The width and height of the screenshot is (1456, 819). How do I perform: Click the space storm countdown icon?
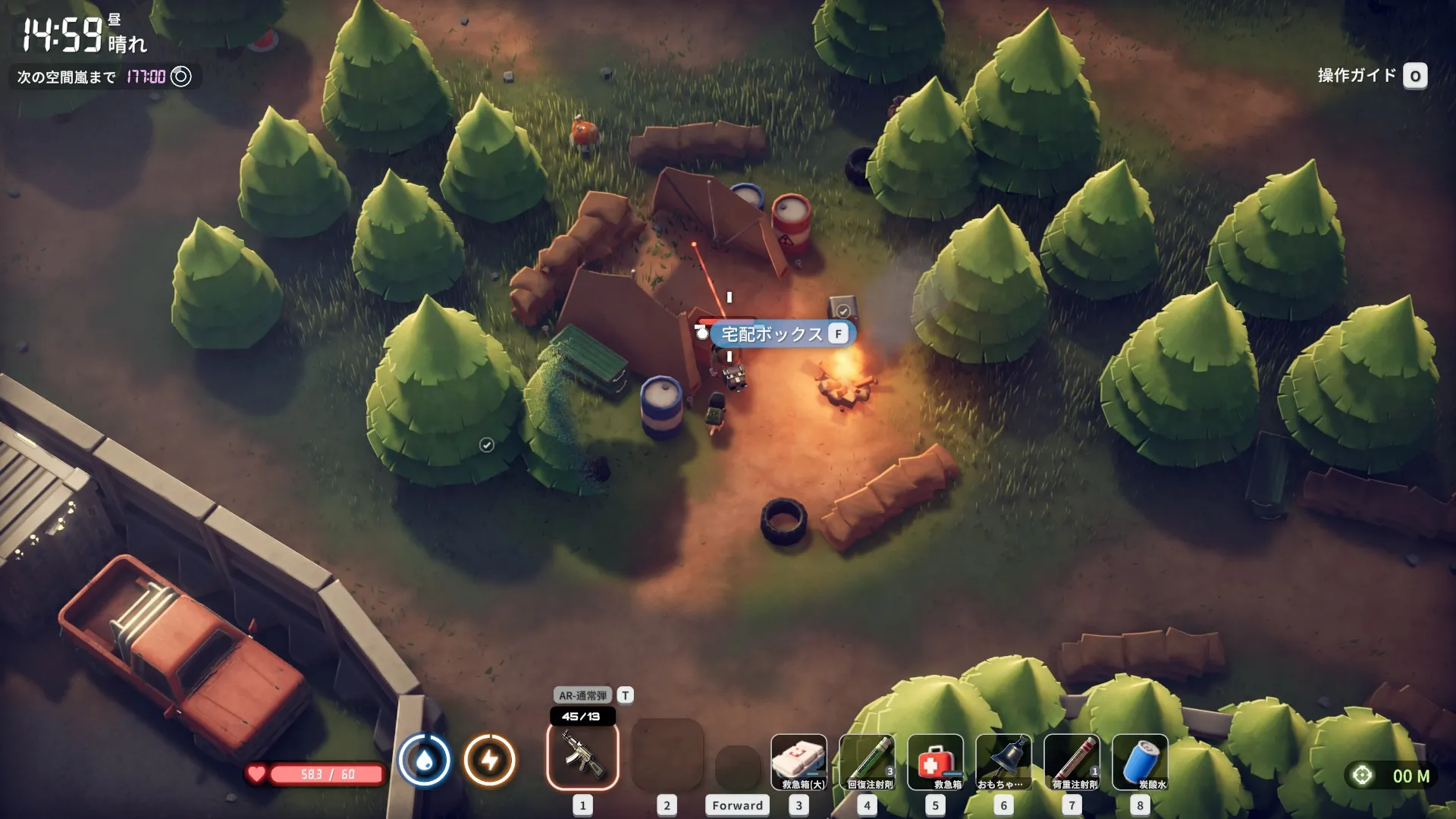(x=181, y=77)
